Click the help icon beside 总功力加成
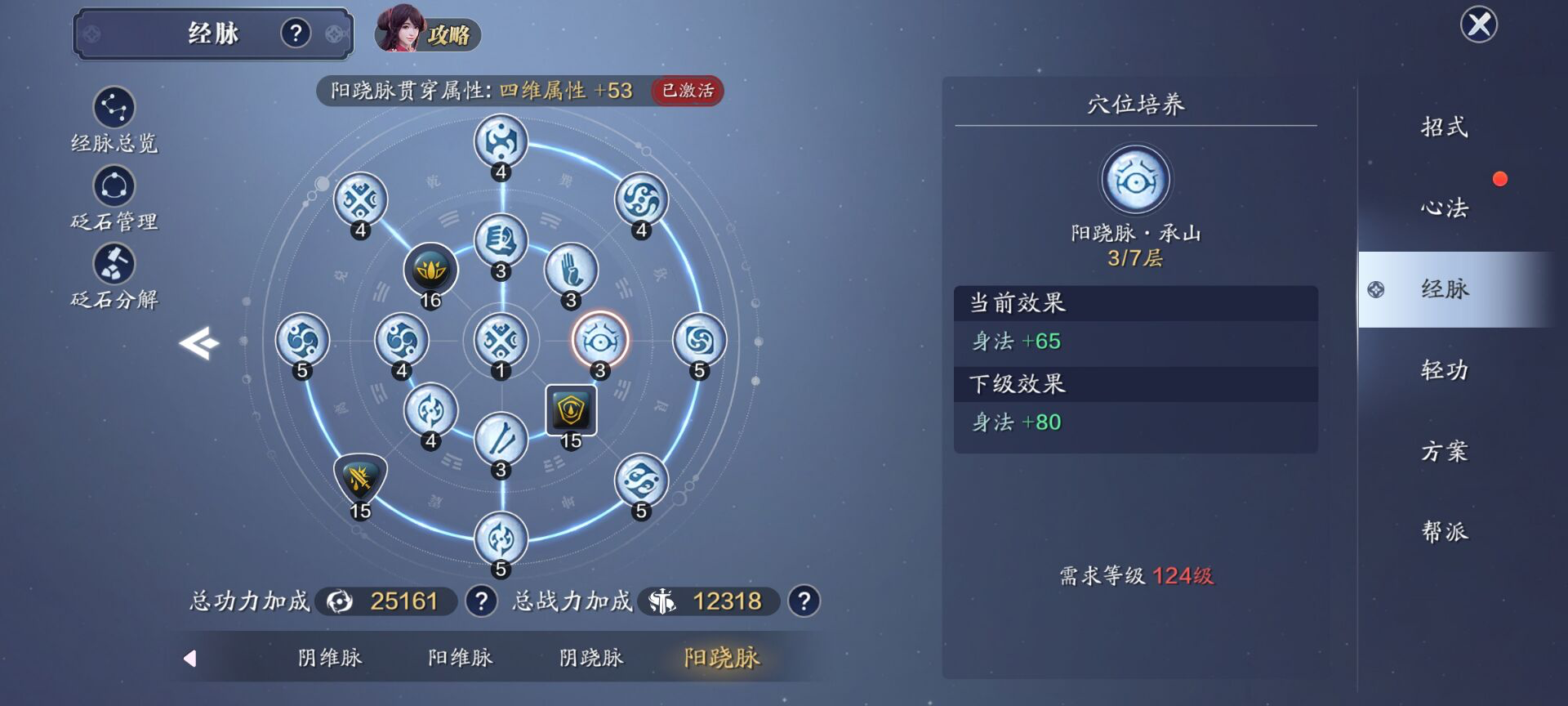This screenshot has height=706, width=1568. coord(482,601)
